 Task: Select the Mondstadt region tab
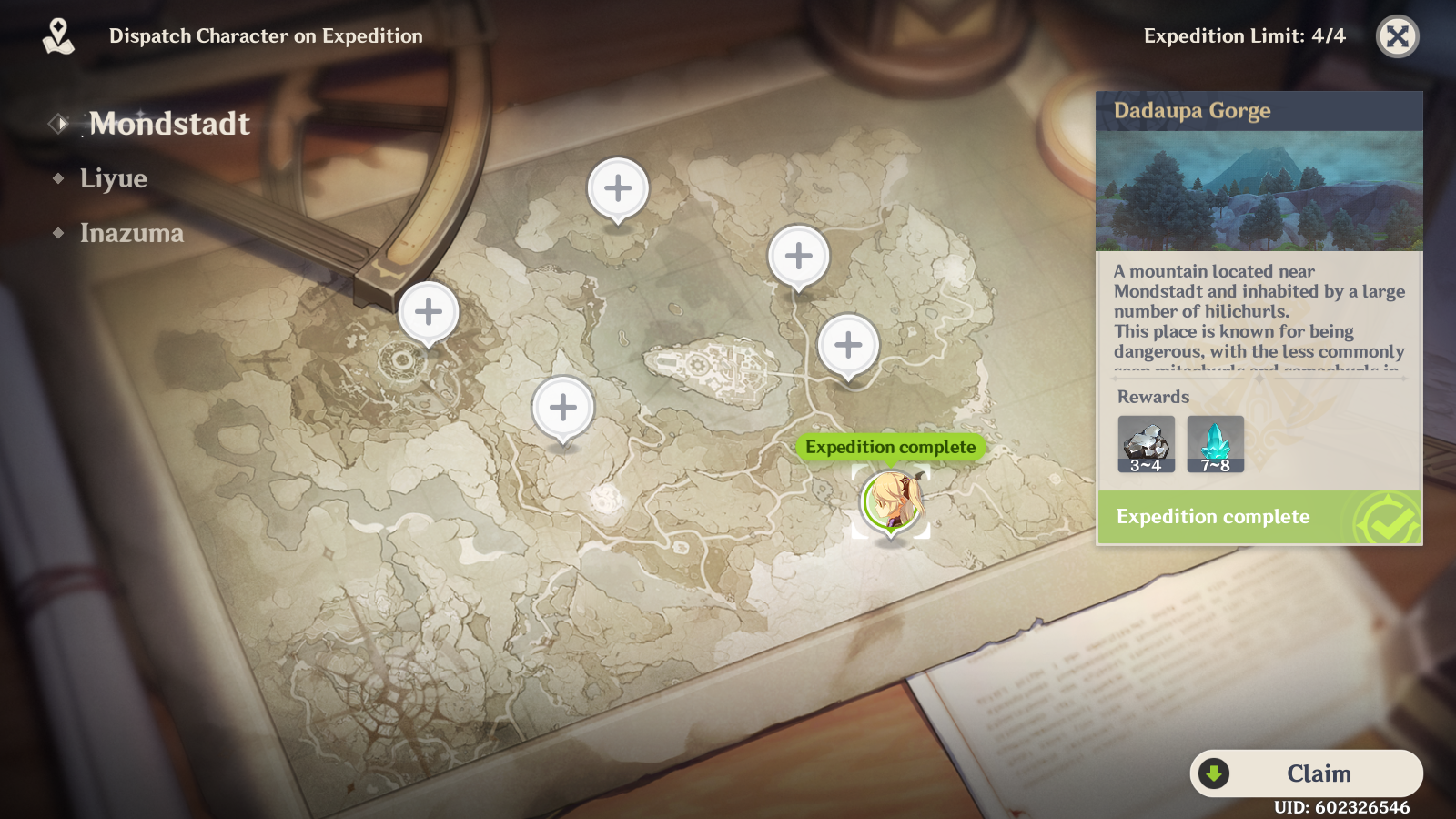tap(168, 124)
